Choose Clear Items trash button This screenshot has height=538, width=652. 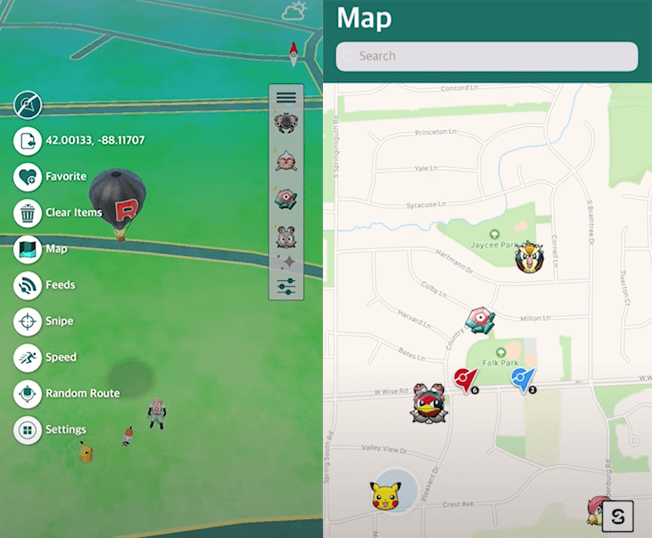28,213
